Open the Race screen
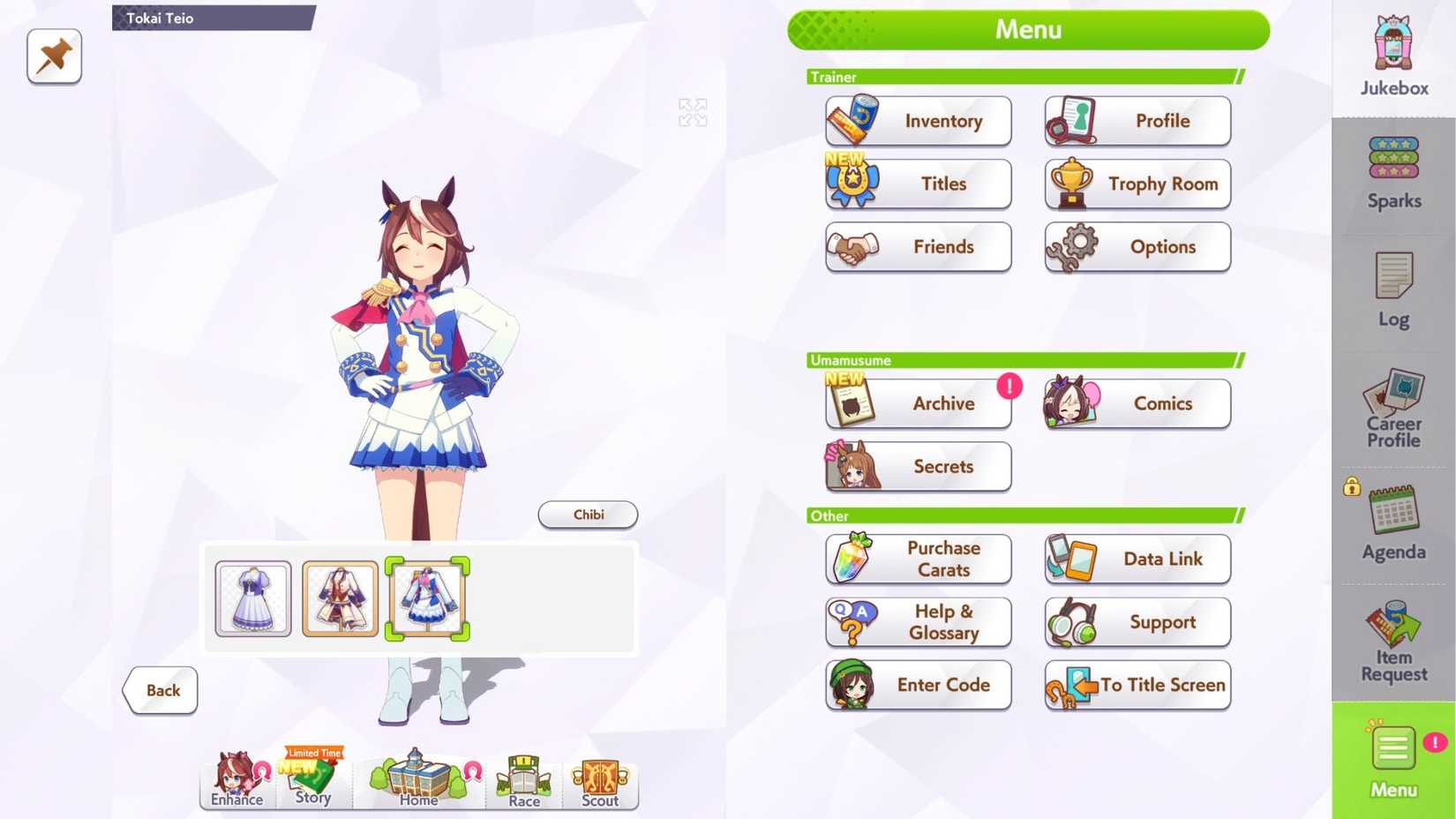 pos(522,781)
